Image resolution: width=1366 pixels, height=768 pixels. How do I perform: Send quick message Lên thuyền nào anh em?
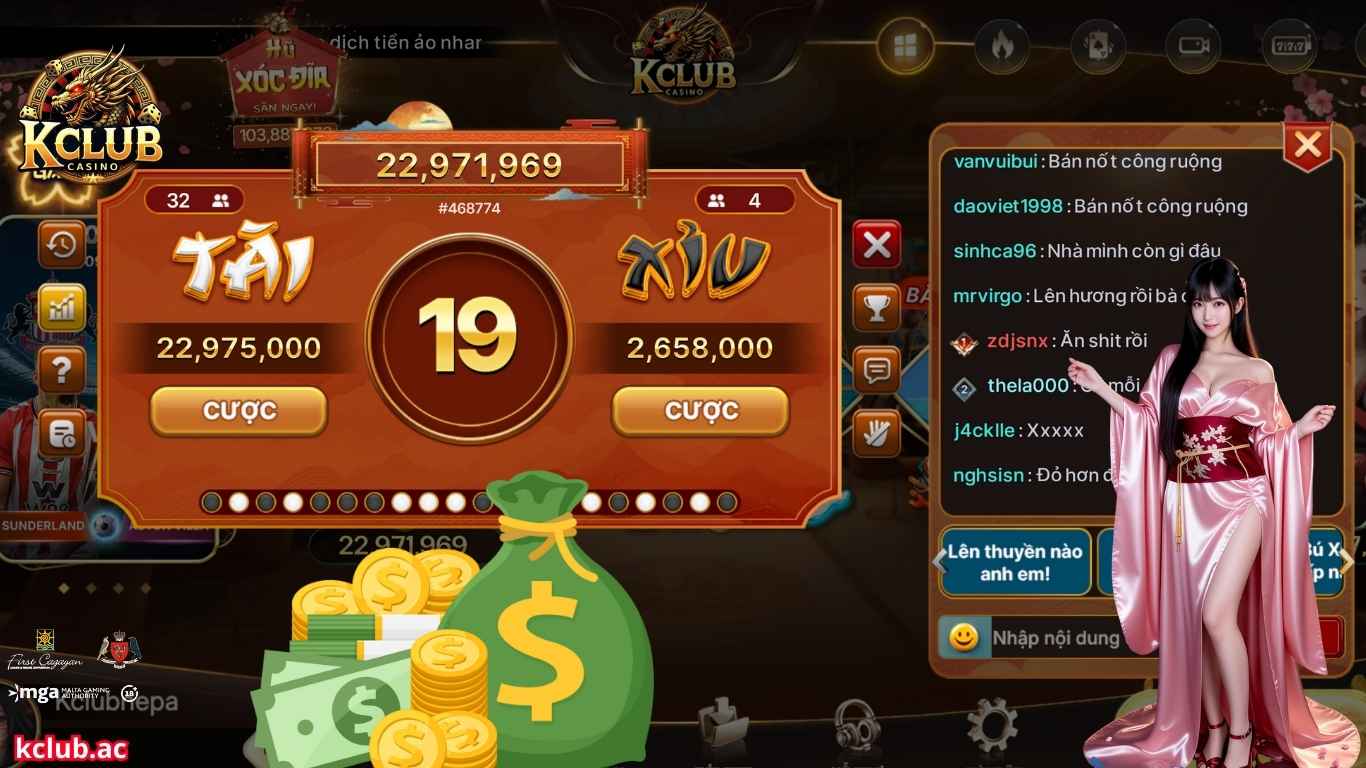click(x=1014, y=561)
